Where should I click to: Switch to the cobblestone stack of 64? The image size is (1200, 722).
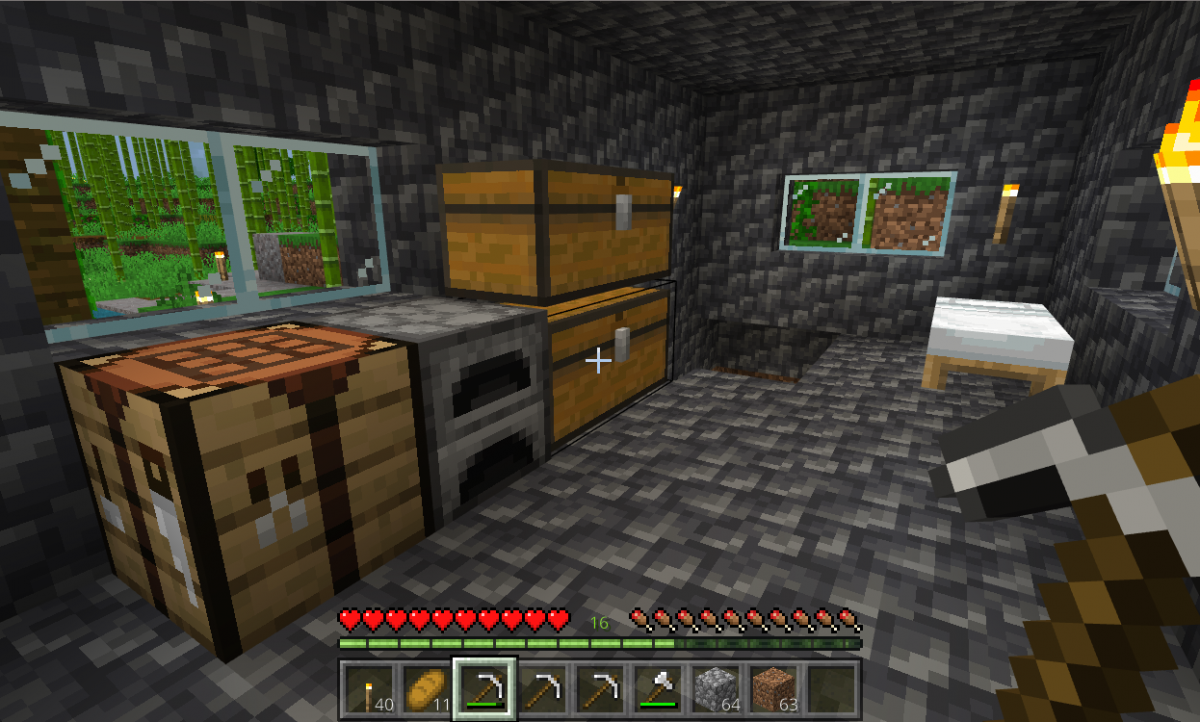[717, 689]
